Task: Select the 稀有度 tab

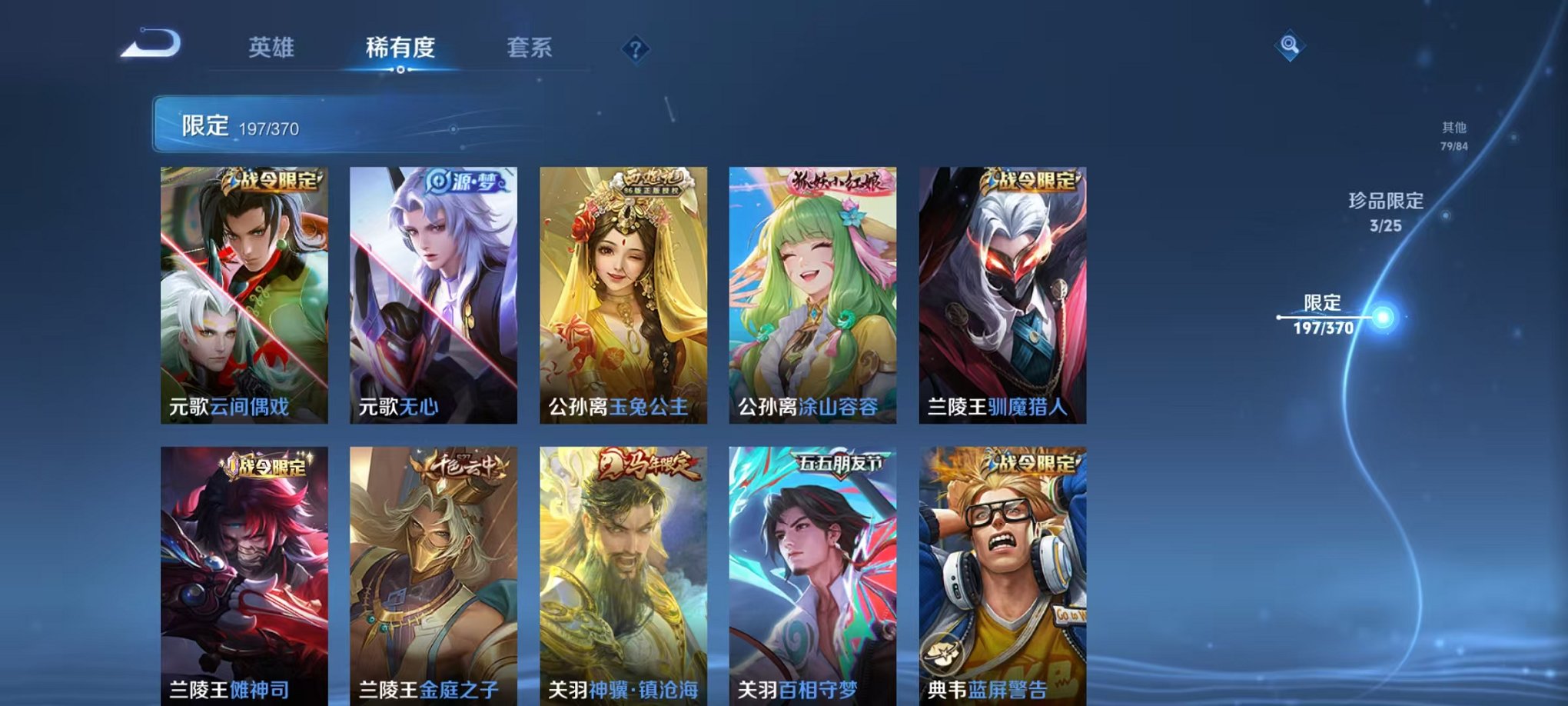Action: point(400,48)
